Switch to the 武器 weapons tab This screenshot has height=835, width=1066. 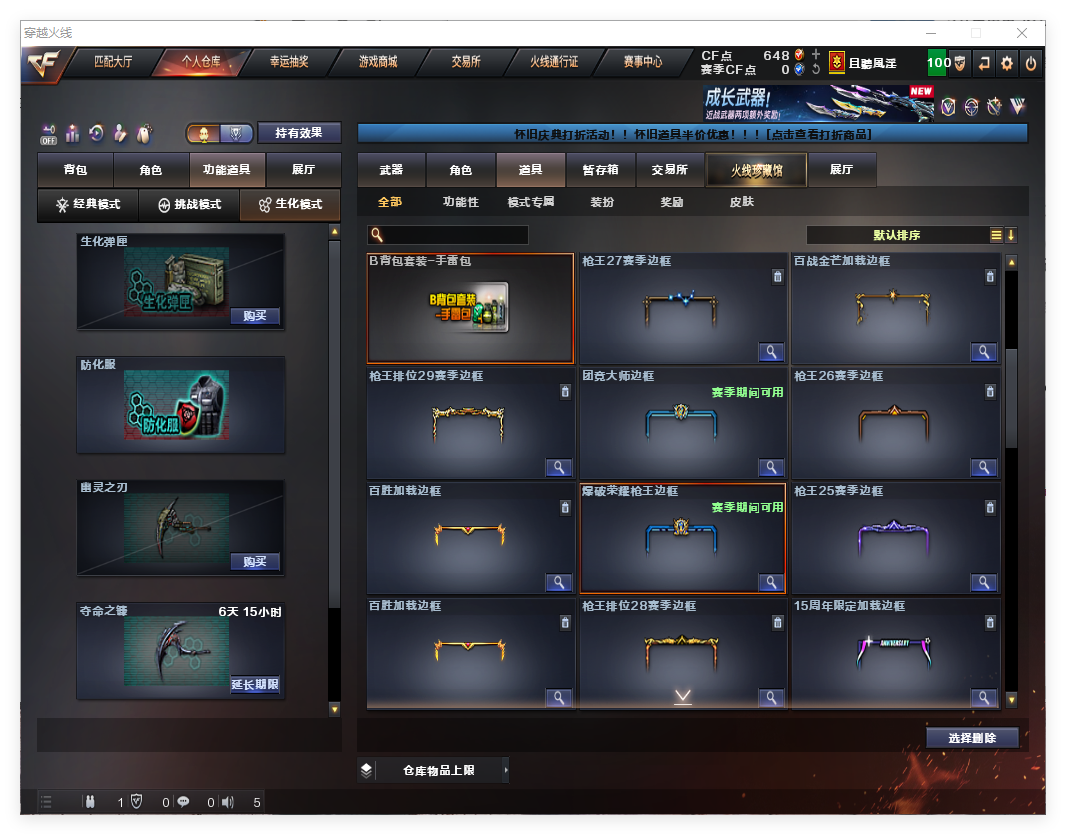point(391,171)
